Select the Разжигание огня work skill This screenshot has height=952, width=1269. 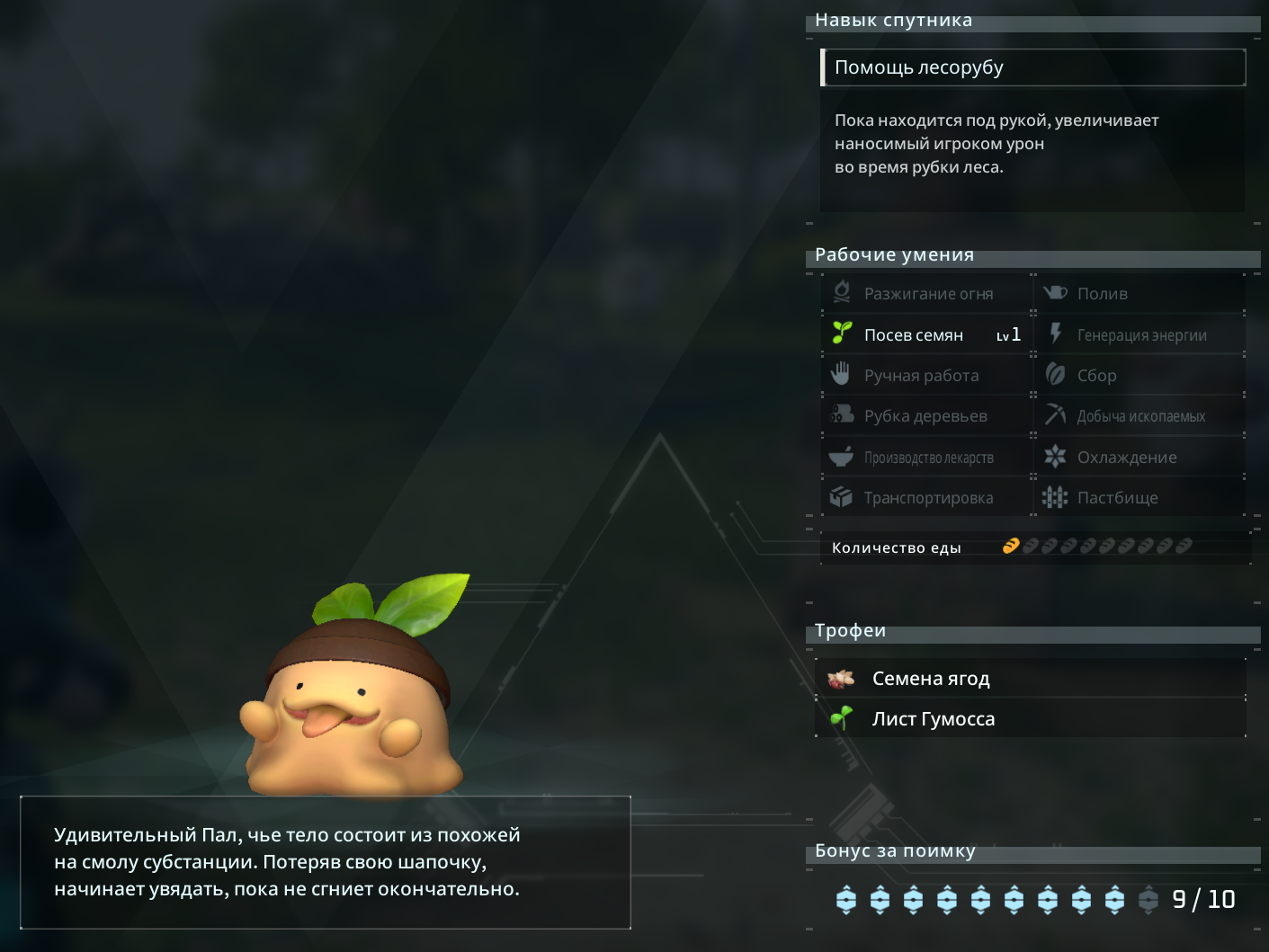coord(926,293)
